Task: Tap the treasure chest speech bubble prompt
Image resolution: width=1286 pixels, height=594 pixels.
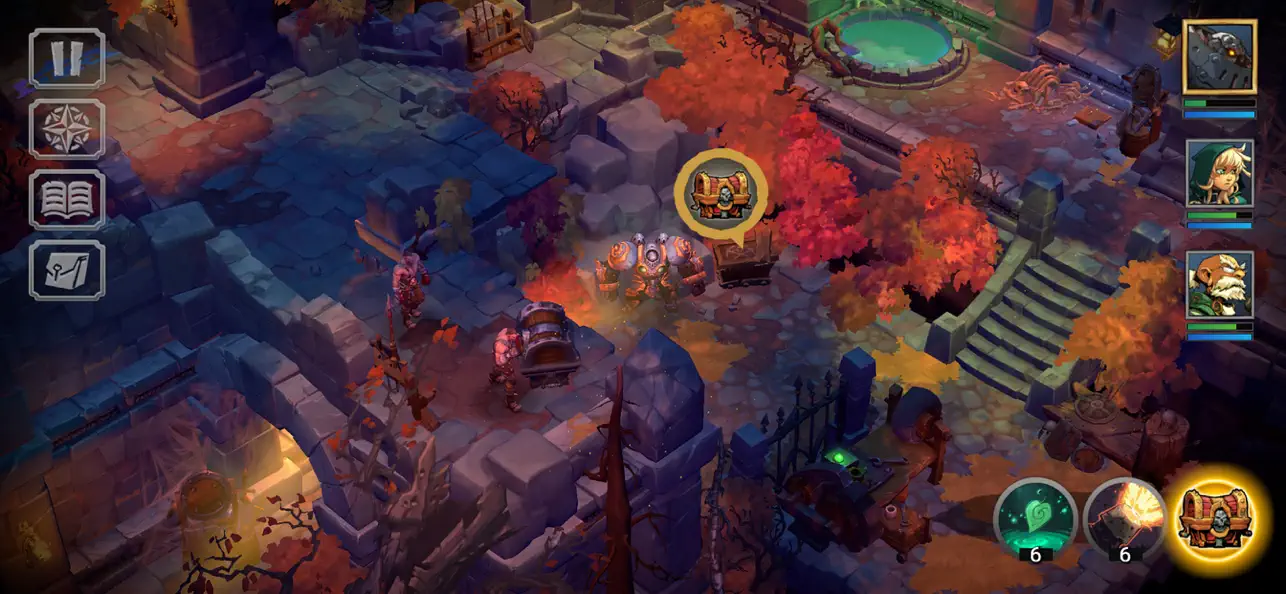Action: [720, 193]
